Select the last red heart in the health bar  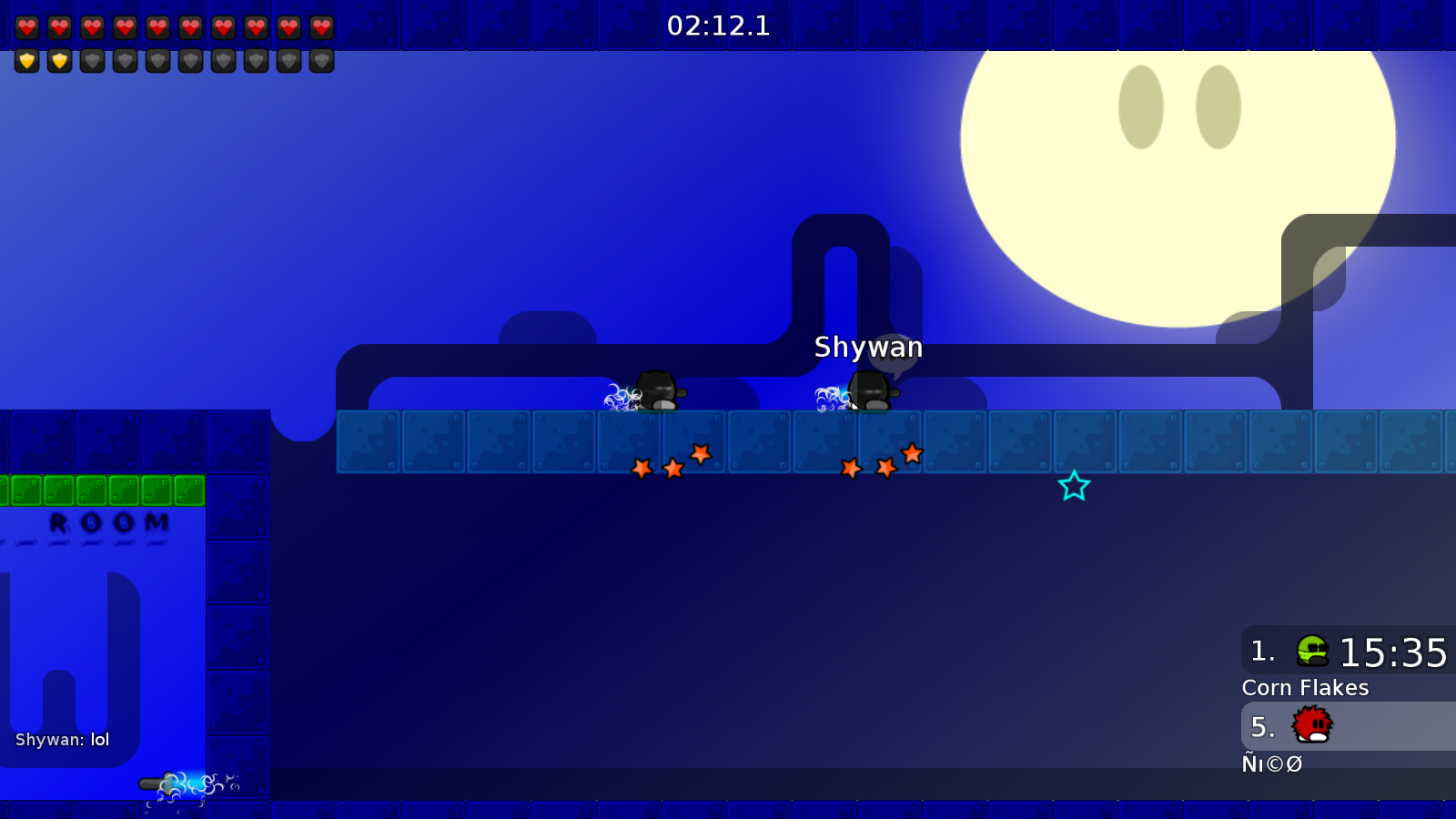pyautogui.click(x=320, y=26)
